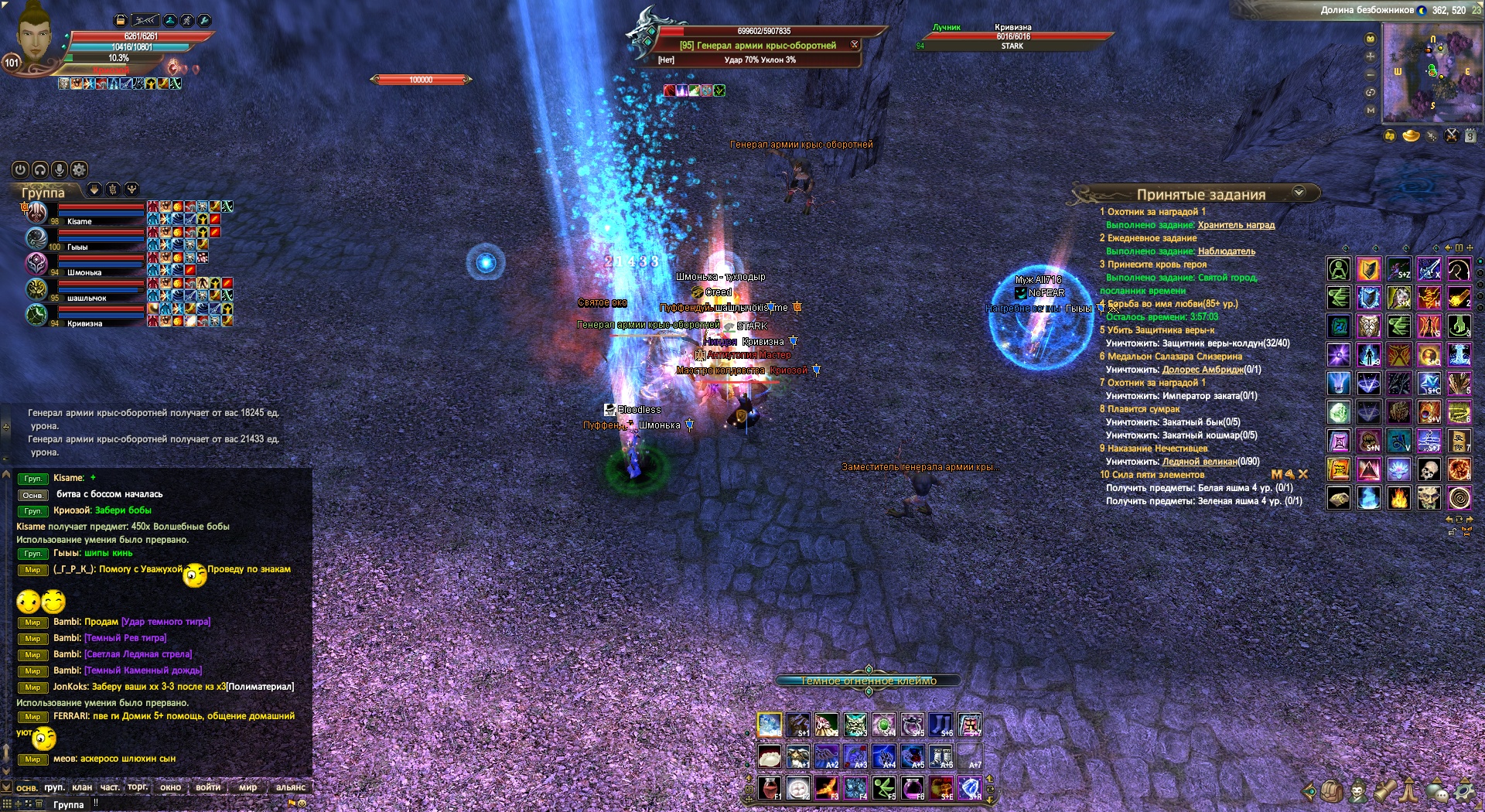Close the boss target frame
Image resolution: width=1485 pixels, height=812 pixels.
click(855, 44)
